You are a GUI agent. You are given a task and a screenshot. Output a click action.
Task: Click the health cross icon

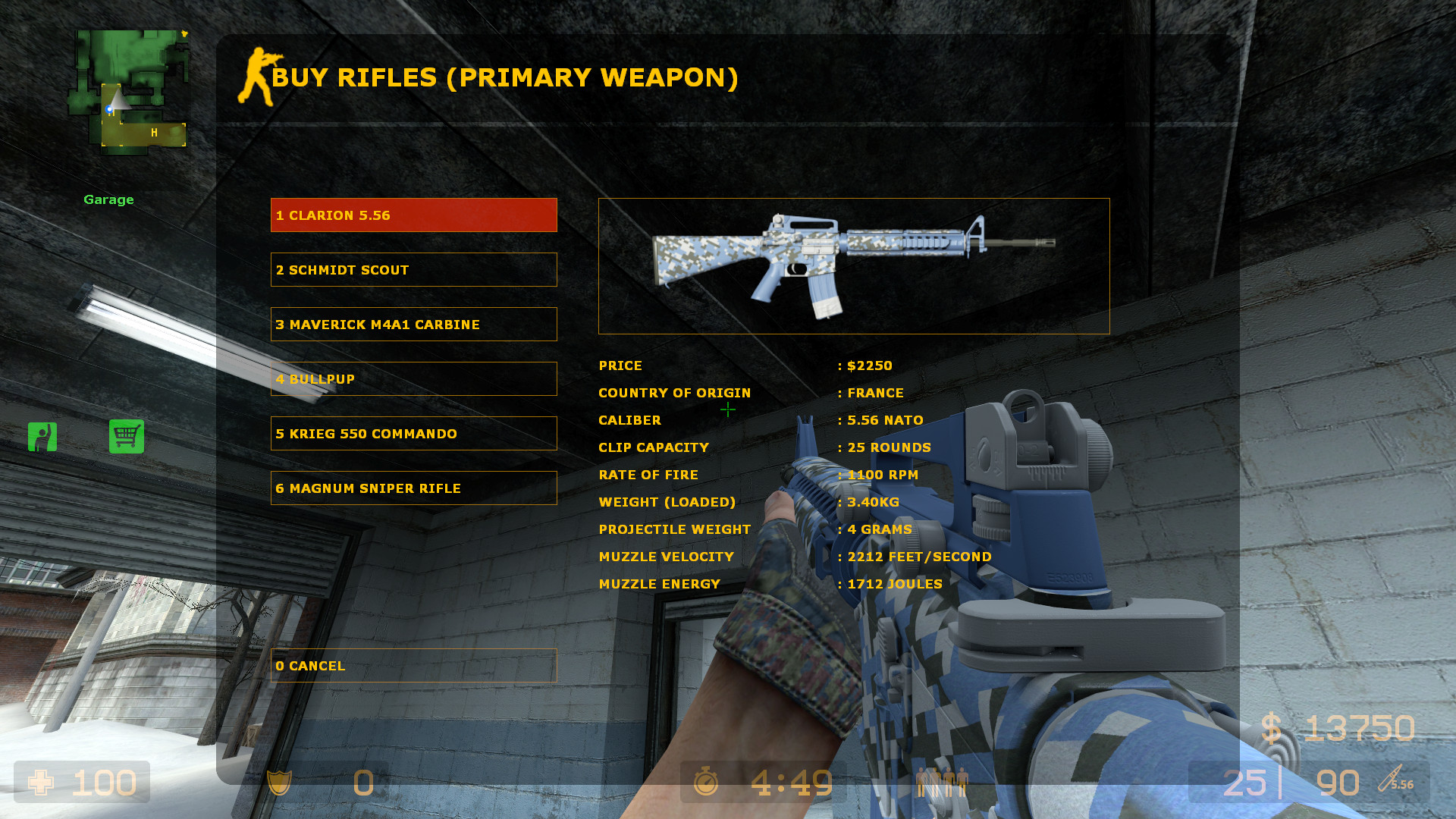pyautogui.click(x=42, y=783)
